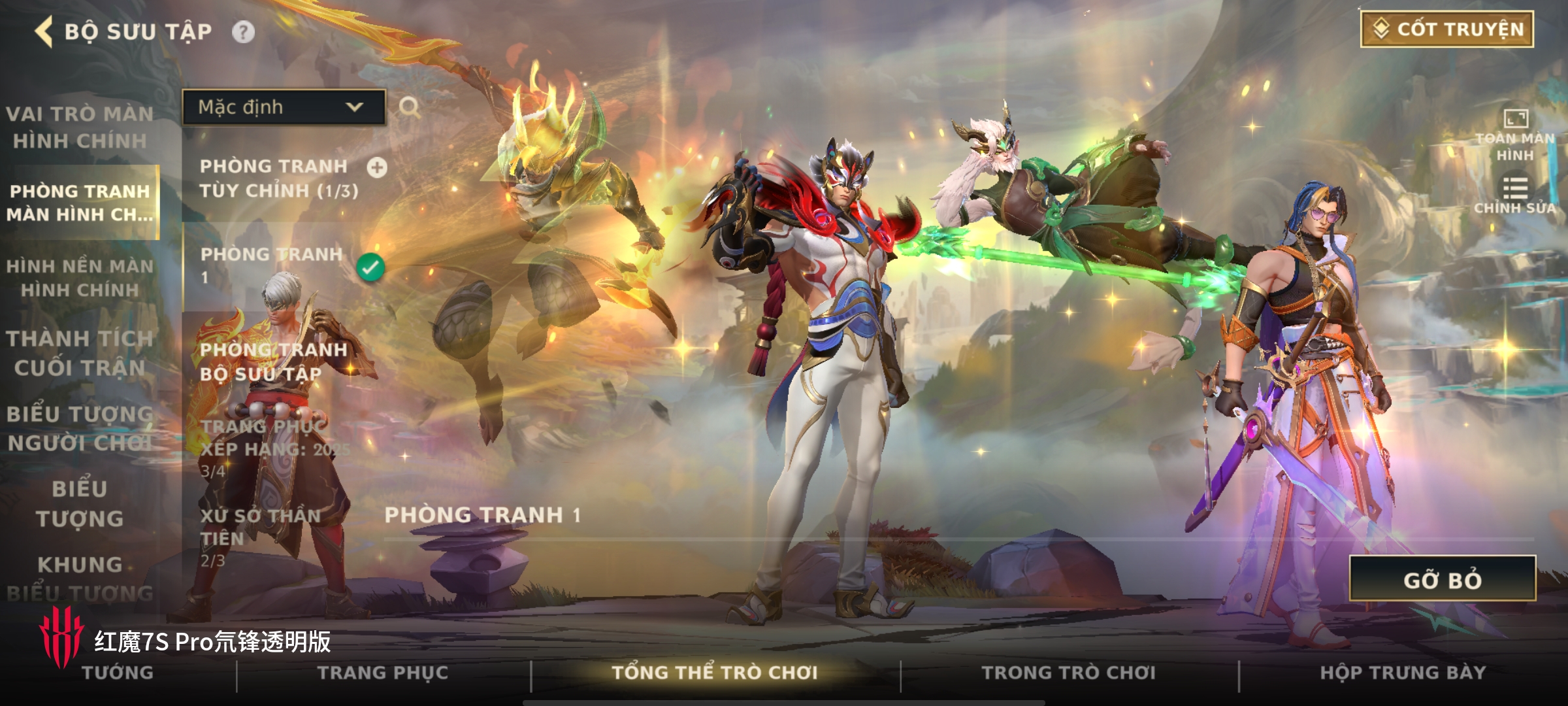Show Biểu Tượng Người Chơi category

tap(80, 428)
